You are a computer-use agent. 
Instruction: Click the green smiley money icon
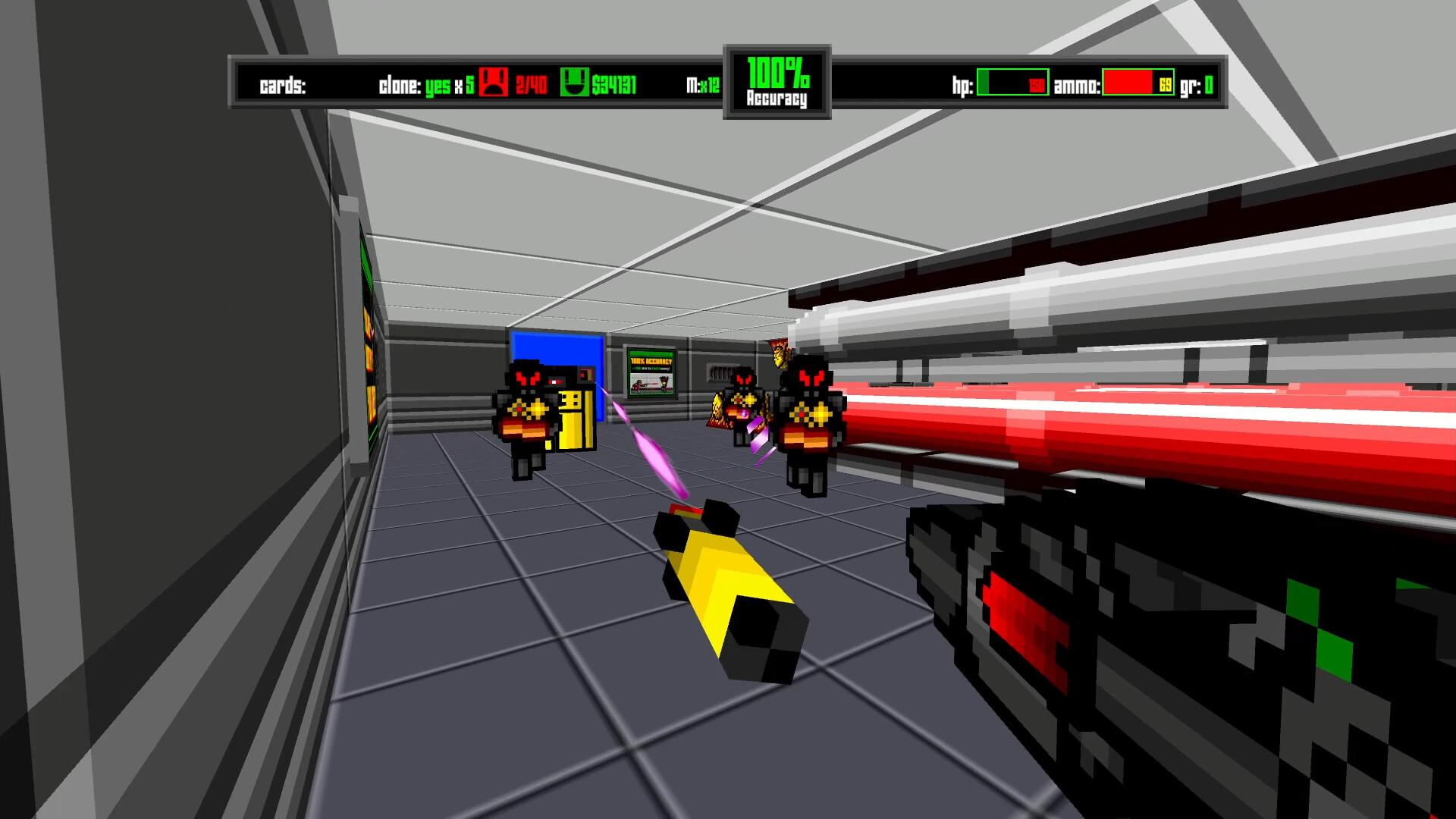point(576,83)
